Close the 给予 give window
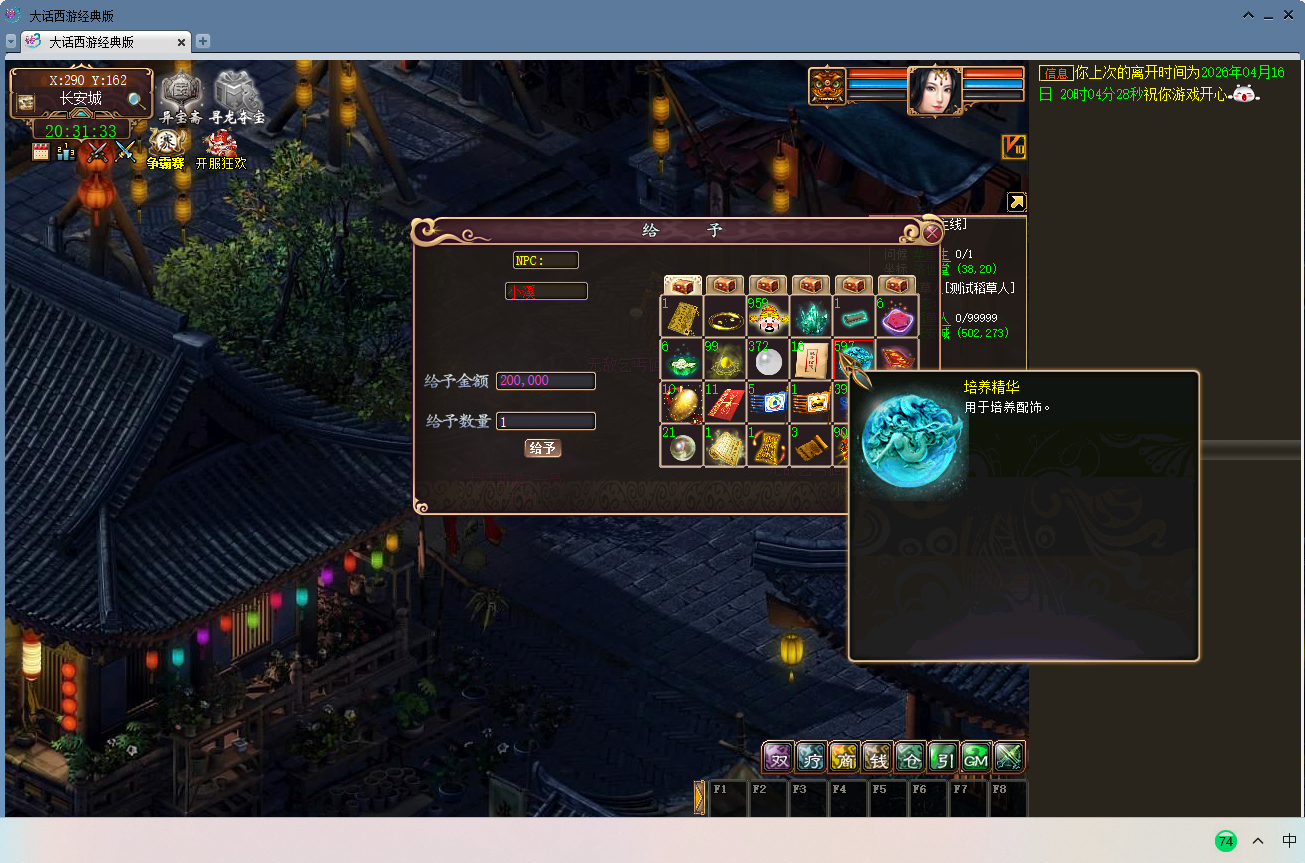The width and height of the screenshot is (1305, 863). 932,233
